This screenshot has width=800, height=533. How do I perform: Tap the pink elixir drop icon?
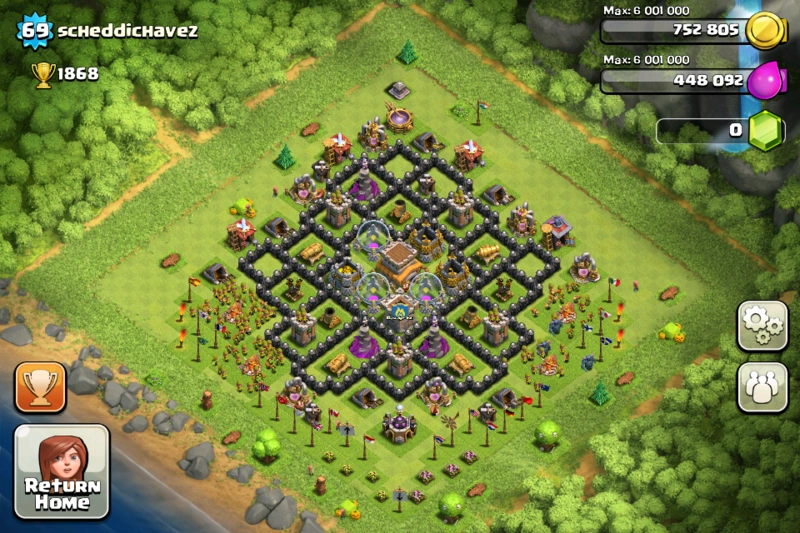point(765,80)
